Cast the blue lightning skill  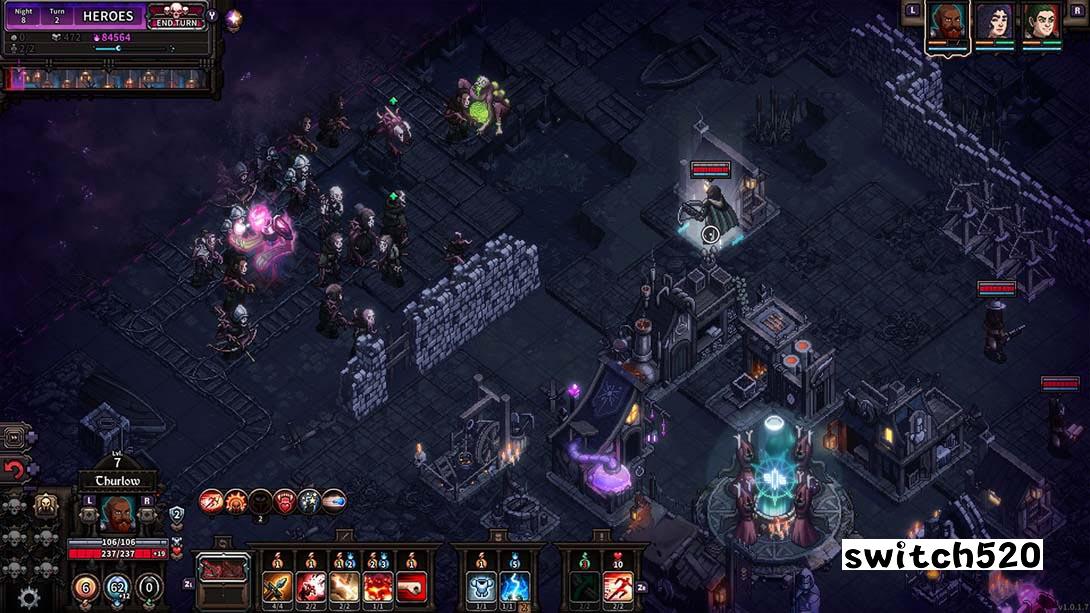coord(514,584)
